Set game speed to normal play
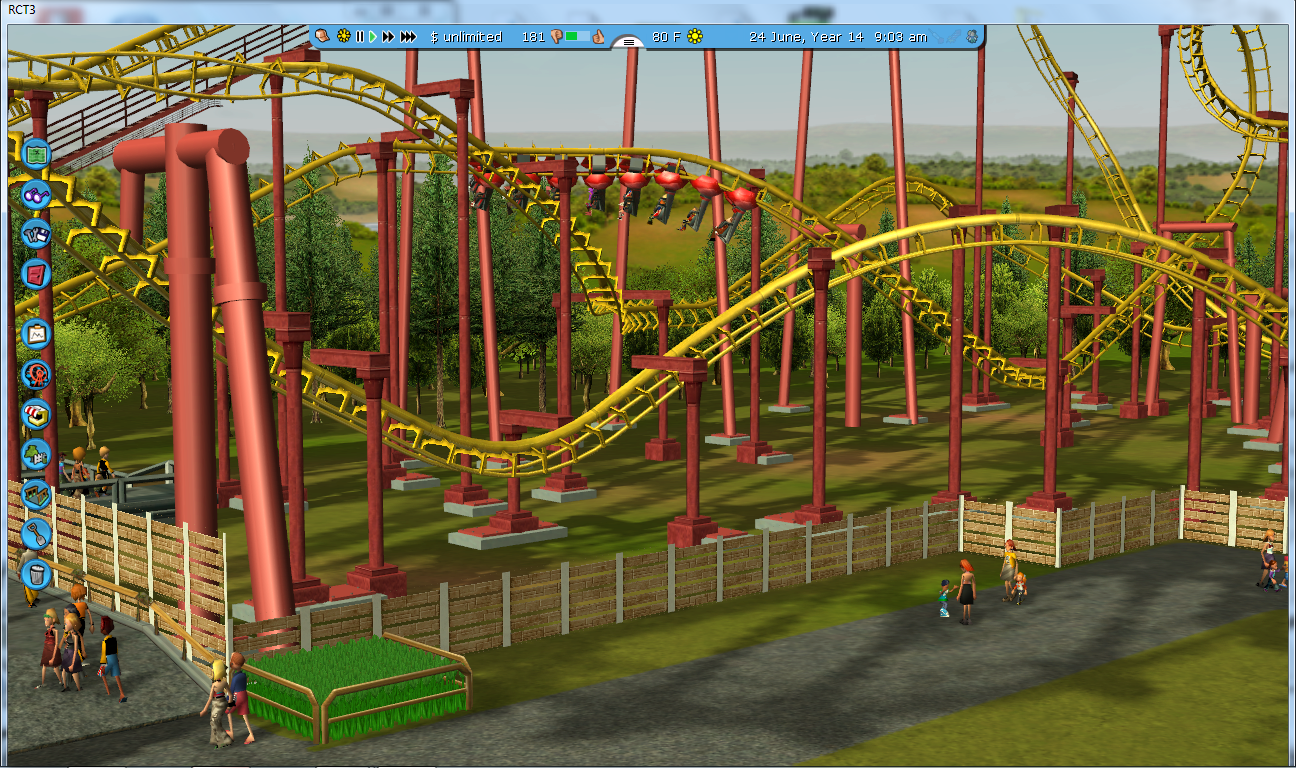This screenshot has height=768, width=1296. pos(373,37)
